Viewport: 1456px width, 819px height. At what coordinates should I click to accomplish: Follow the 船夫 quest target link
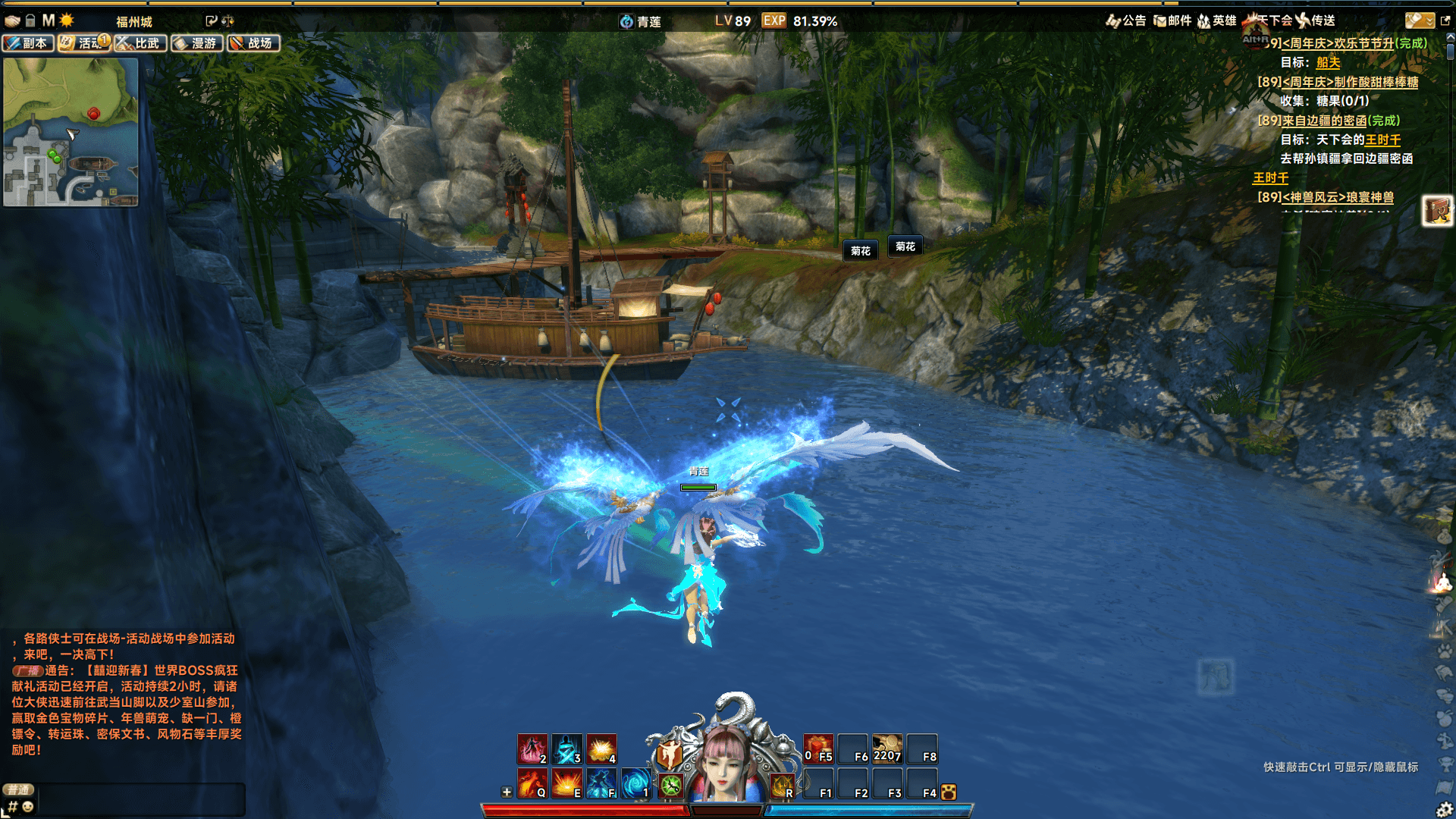[1328, 63]
